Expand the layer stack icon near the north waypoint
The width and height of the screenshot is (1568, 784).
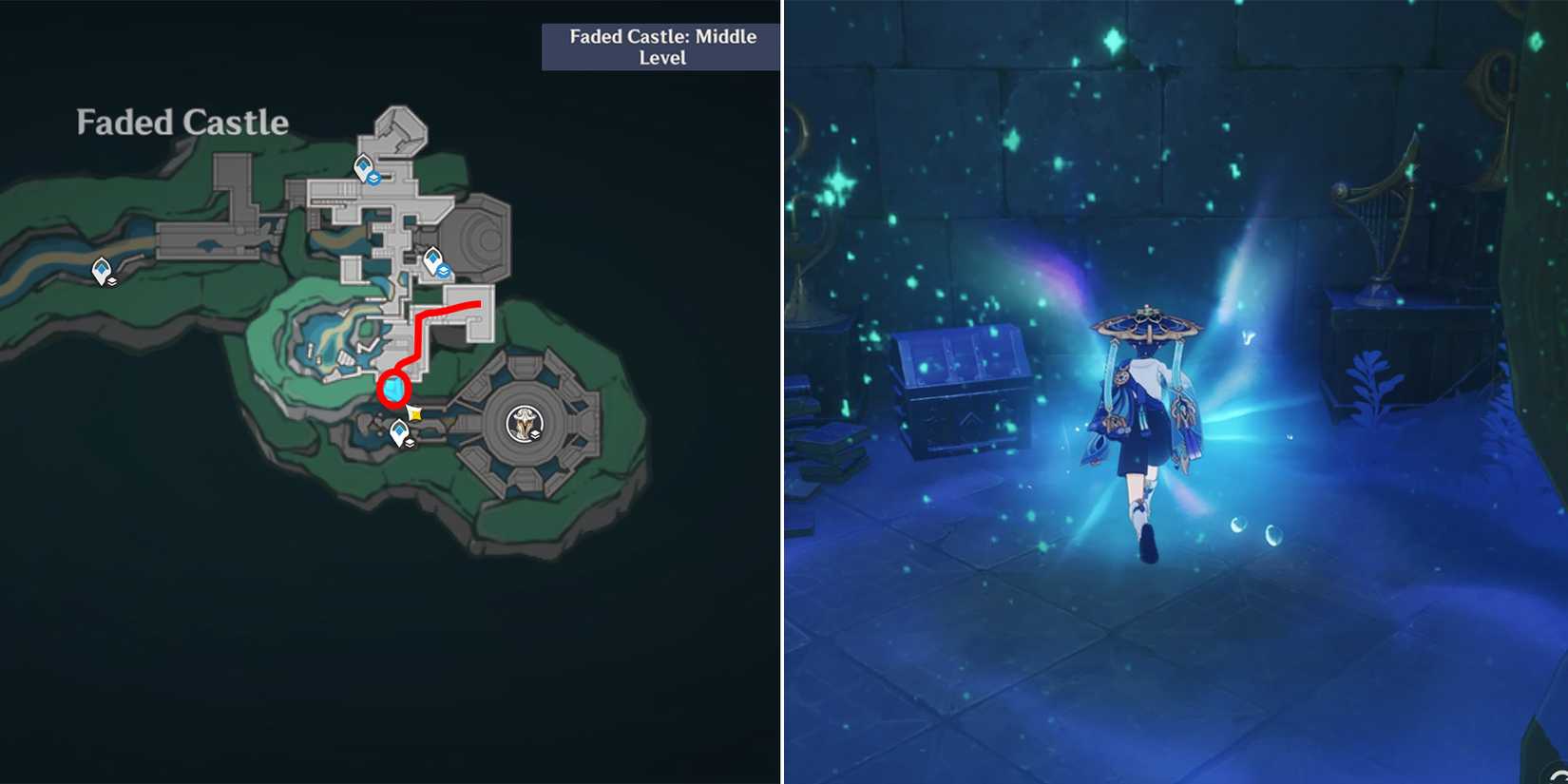click(x=374, y=178)
